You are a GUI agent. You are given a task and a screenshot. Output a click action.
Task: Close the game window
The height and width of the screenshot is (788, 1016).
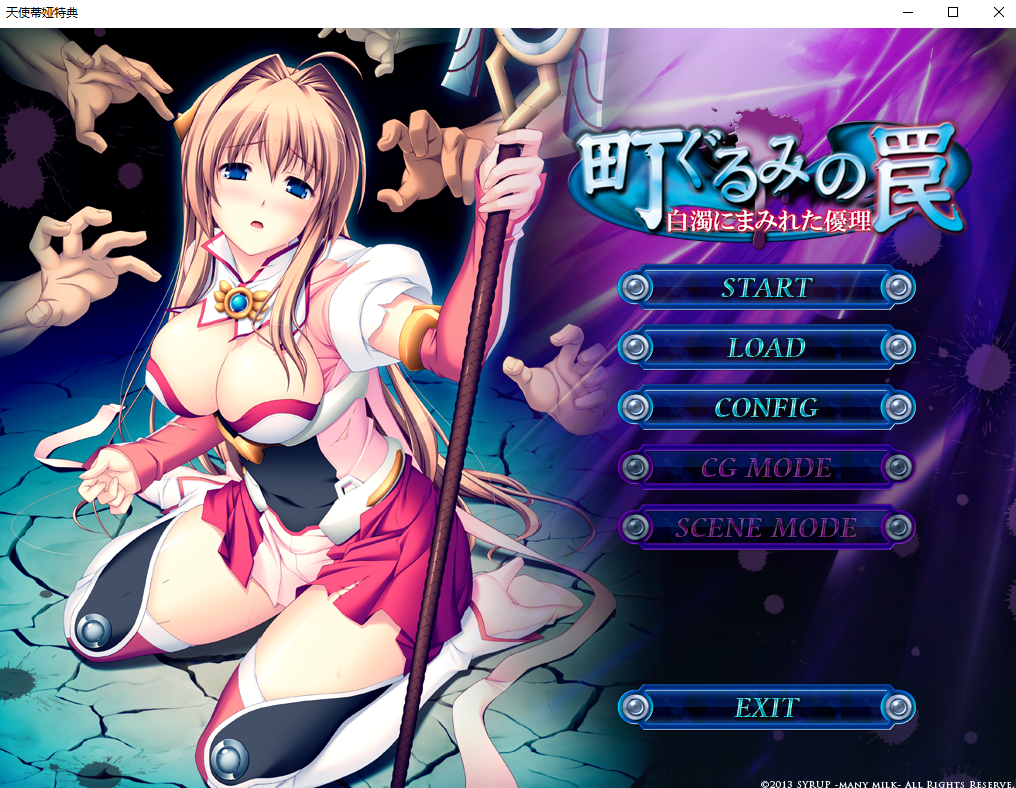click(998, 13)
